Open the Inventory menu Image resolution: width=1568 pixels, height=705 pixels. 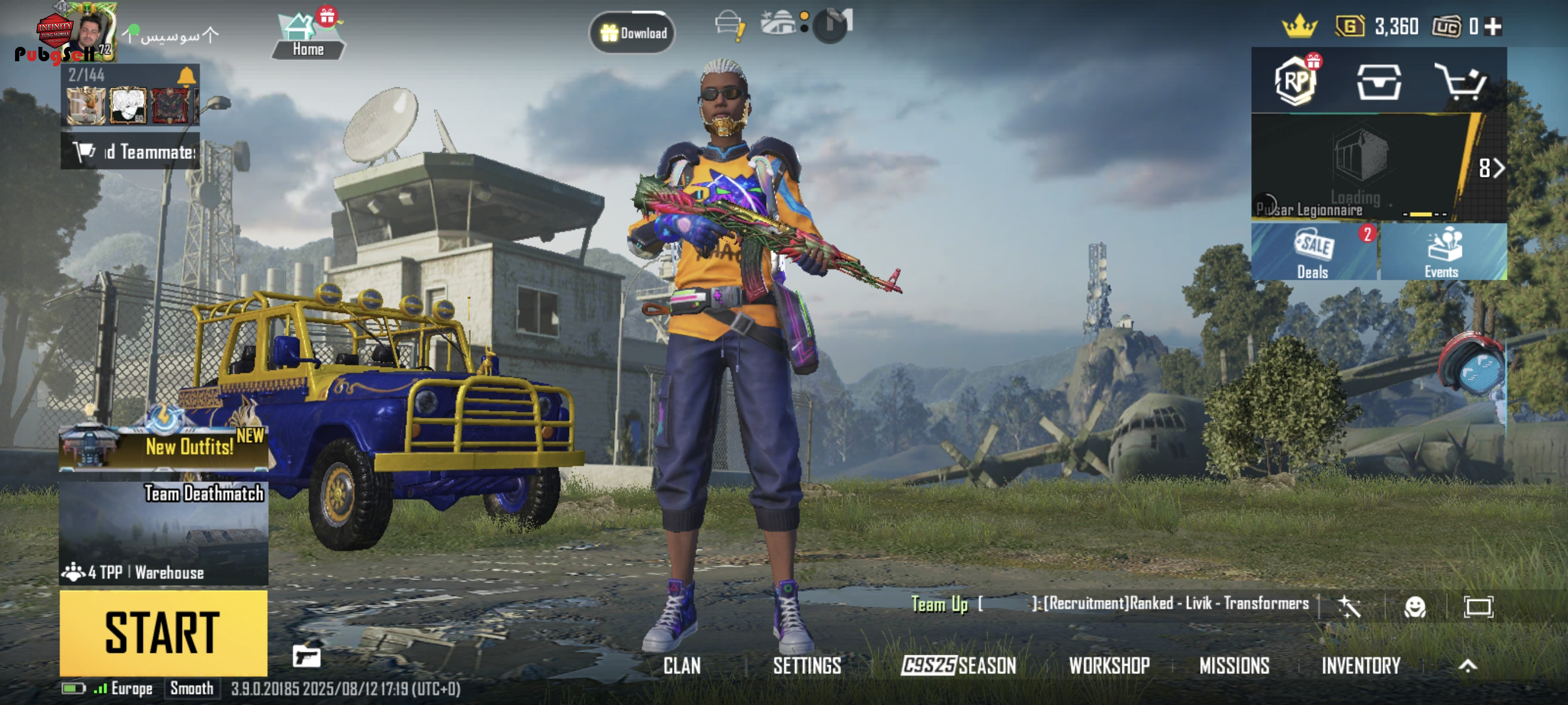point(1361,666)
